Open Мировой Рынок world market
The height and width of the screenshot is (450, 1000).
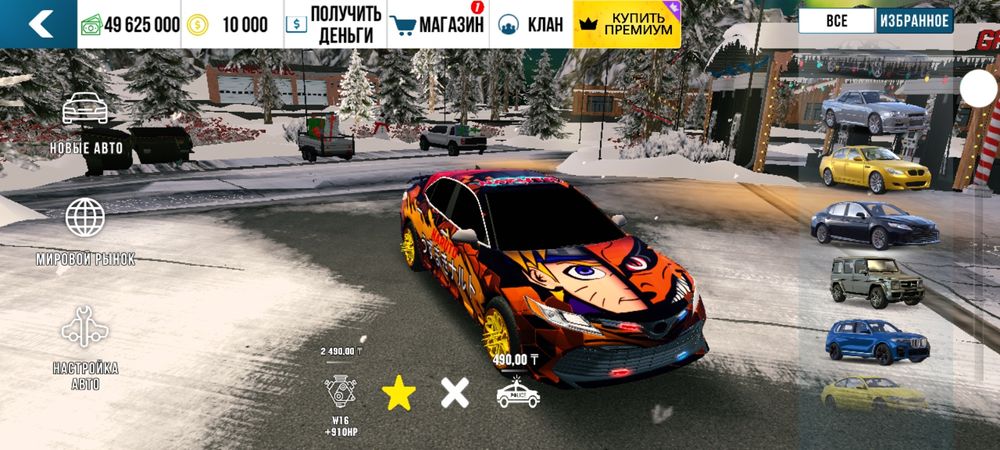click(85, 232)
